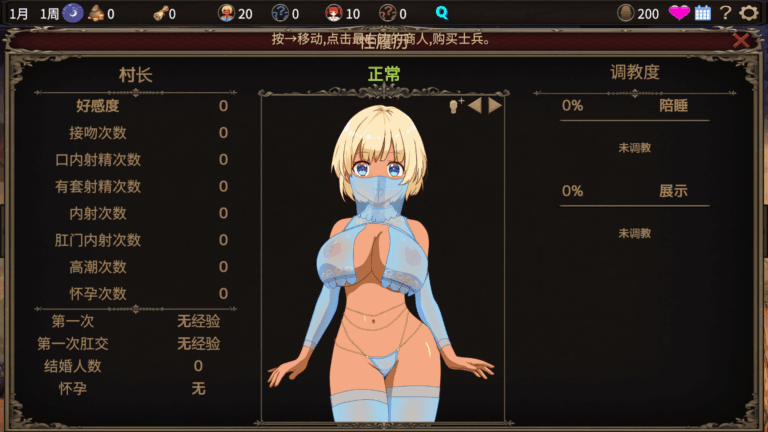Viewport: 768px width, 432px height.
Task: Click the moon icon beside the week counter
Action: coord(73,13)
